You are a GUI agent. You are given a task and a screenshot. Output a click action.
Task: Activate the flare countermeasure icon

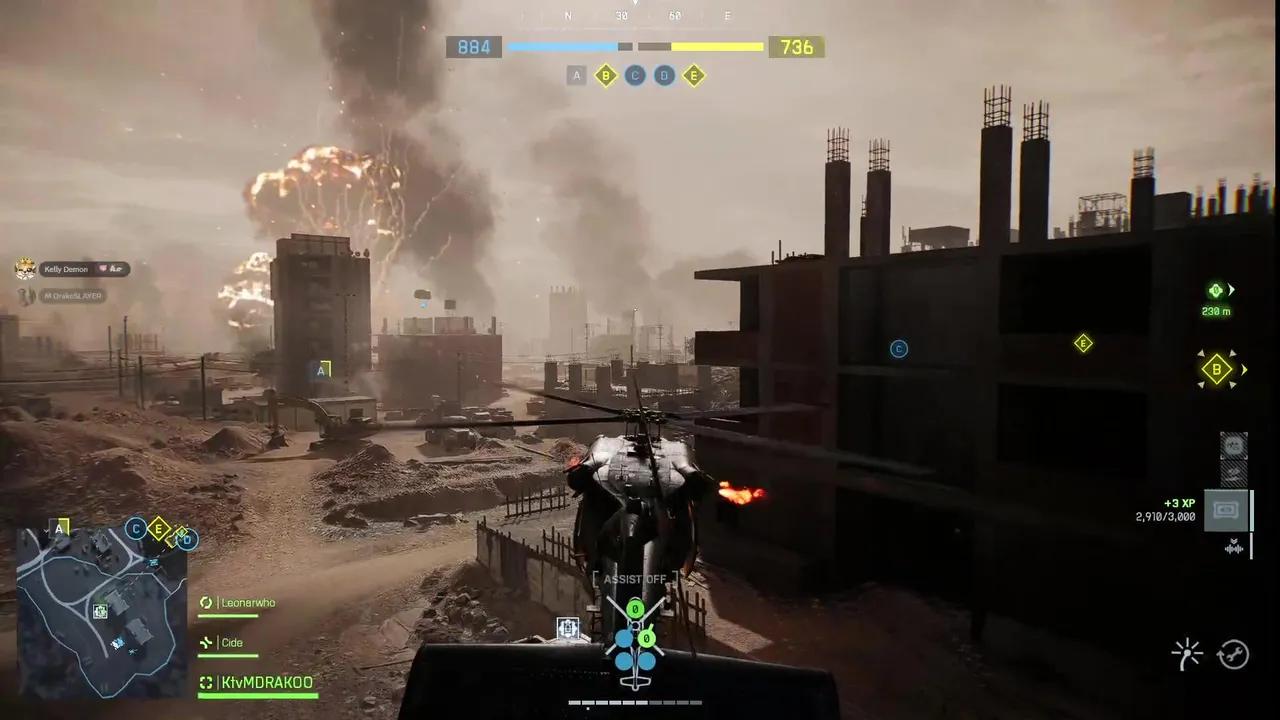[1187, 655]
